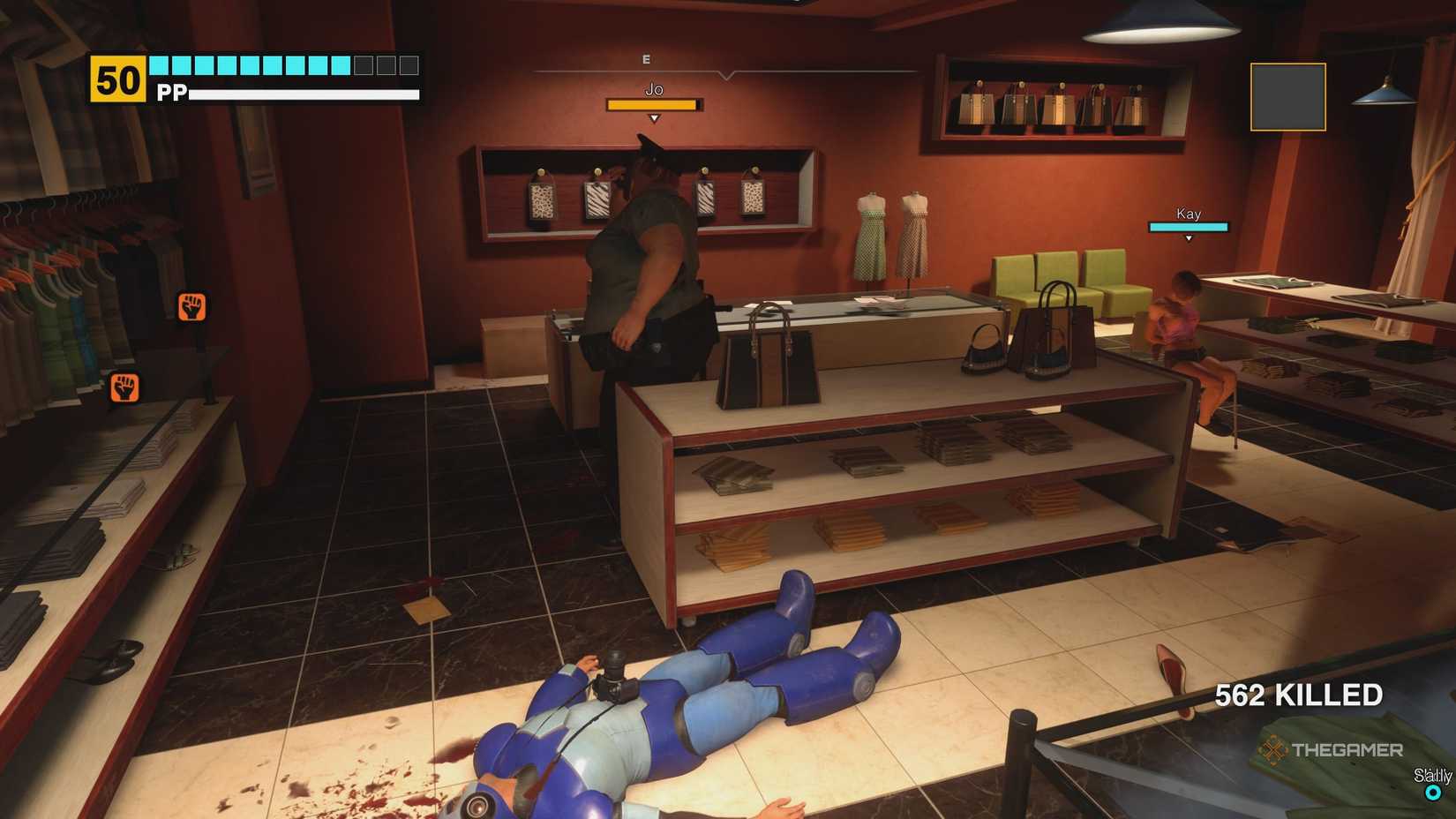Screen dimensions: 1456x819
Task: Click Jo's name label
Action: click(653, 89)
